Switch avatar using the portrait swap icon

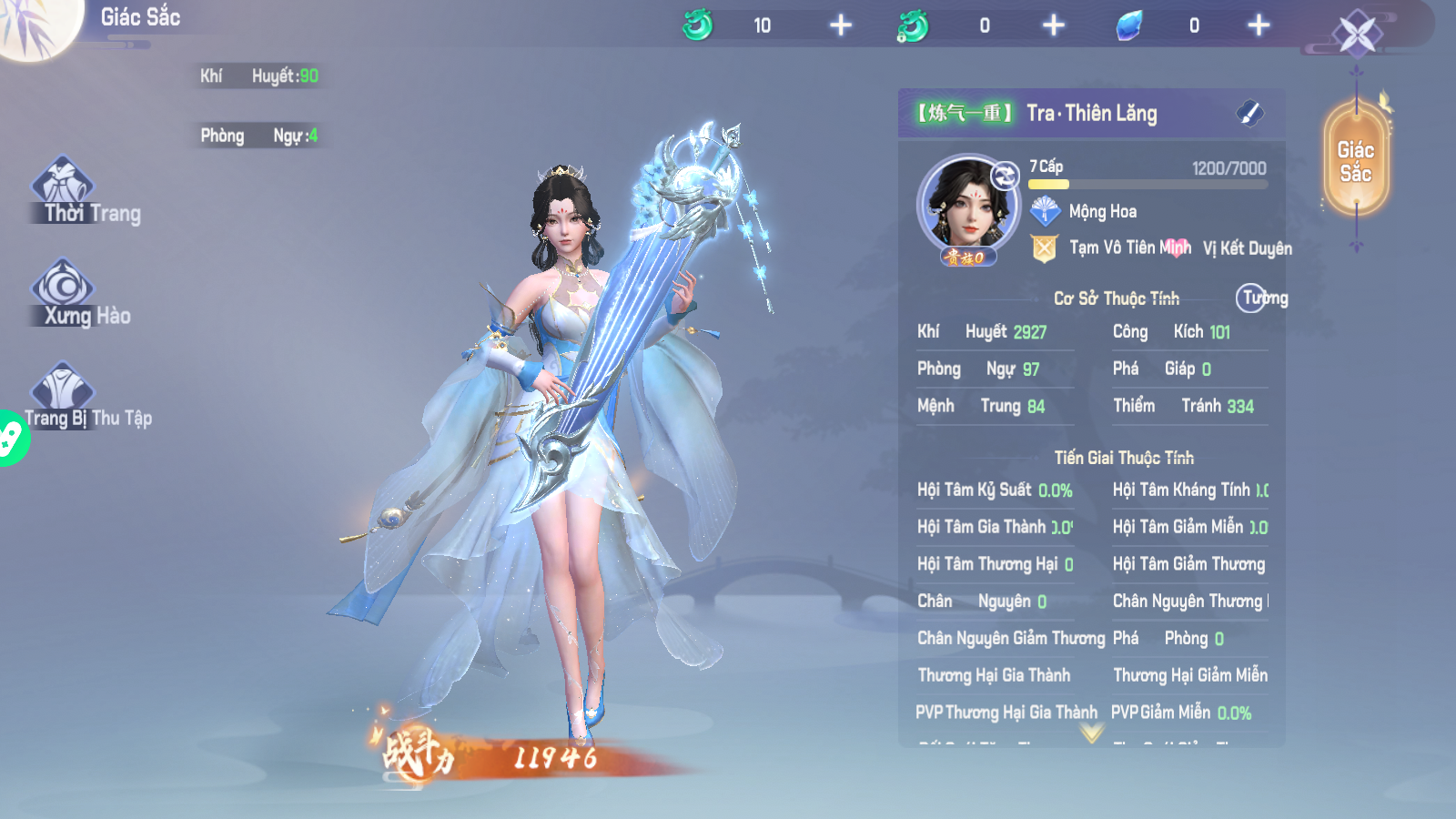[x=1005, y=176]
